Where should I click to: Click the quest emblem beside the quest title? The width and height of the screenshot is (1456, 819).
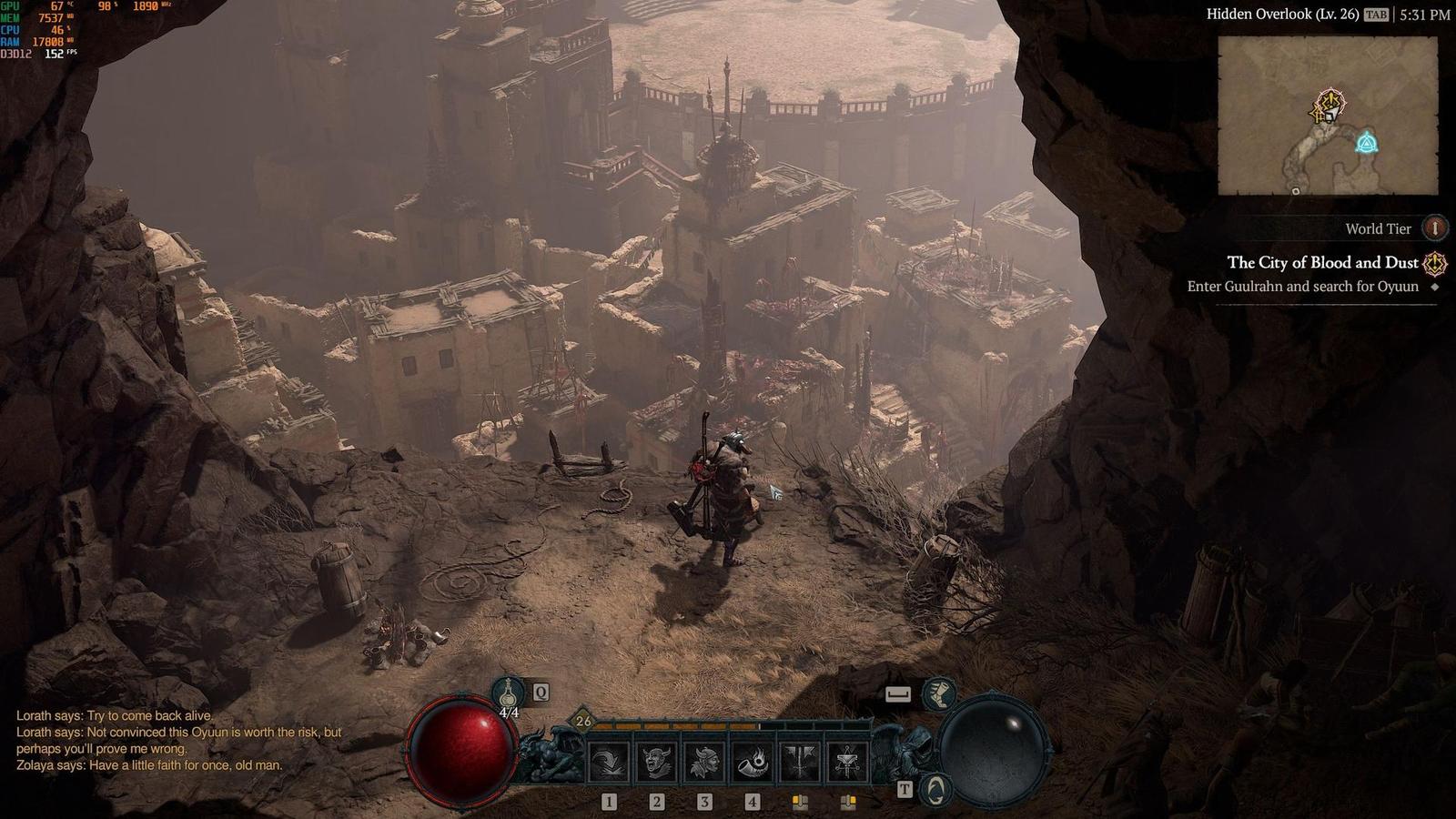point(1435,264)
